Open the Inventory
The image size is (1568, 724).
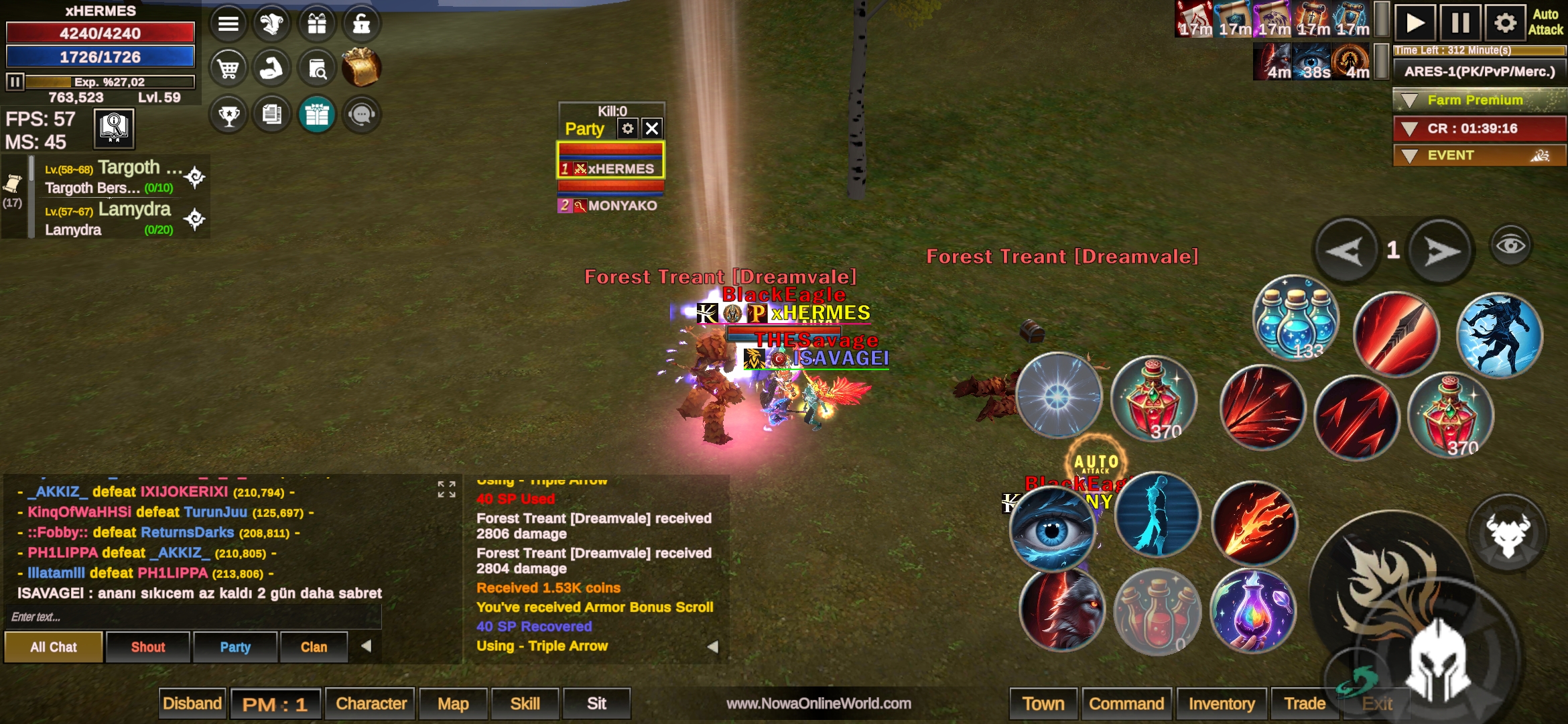(1221, 703)
